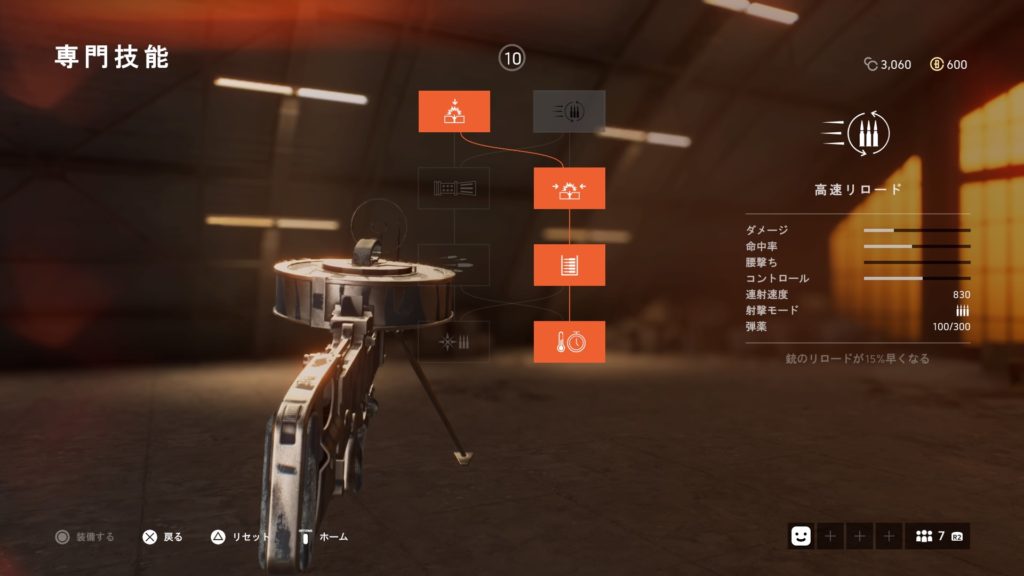This screenshot has height=576, width=1024.
Task: Open the smiley face squad member slot
Action: click(800, 536)
